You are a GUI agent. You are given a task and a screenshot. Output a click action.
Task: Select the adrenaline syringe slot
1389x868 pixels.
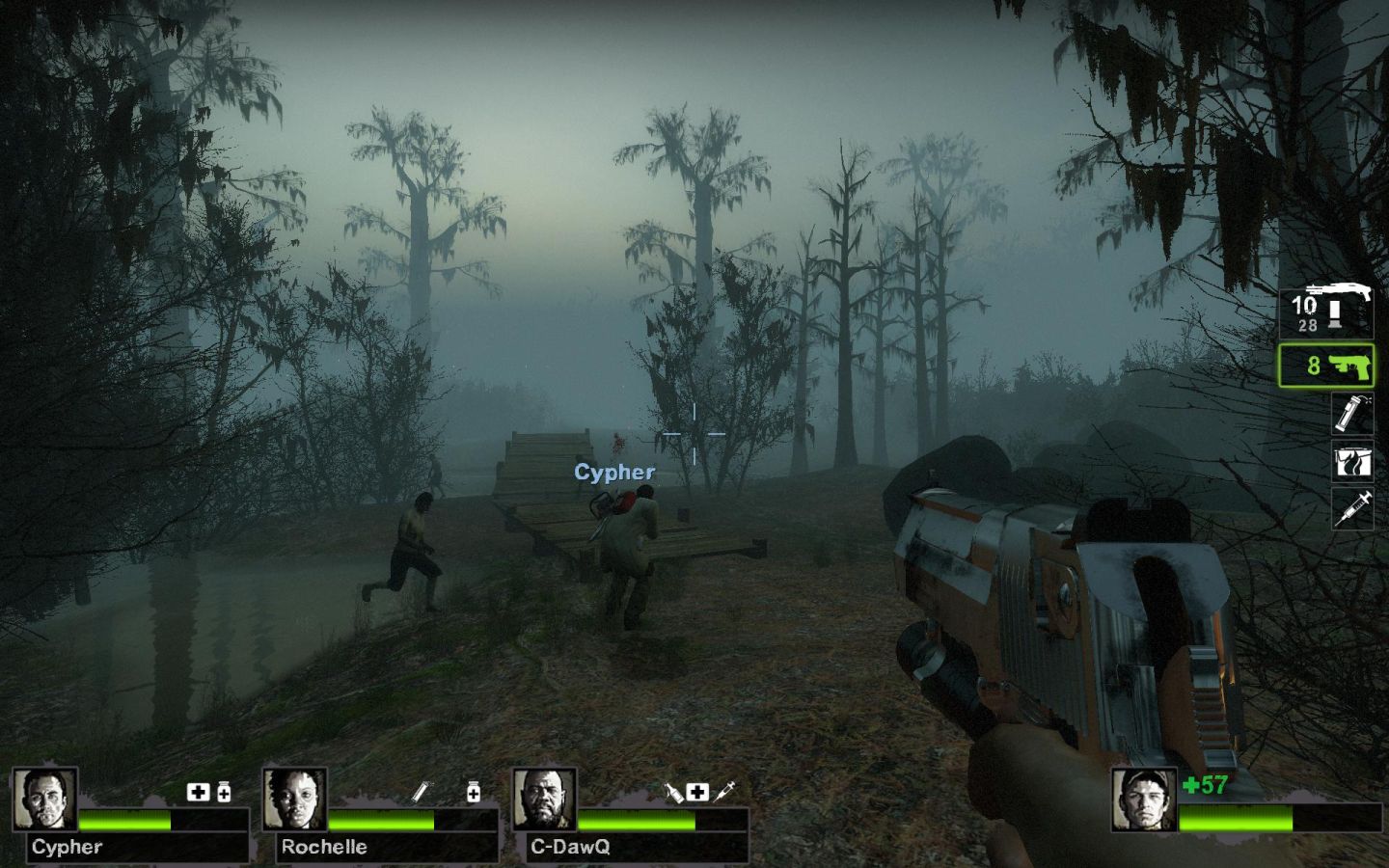click(1351, 508)
